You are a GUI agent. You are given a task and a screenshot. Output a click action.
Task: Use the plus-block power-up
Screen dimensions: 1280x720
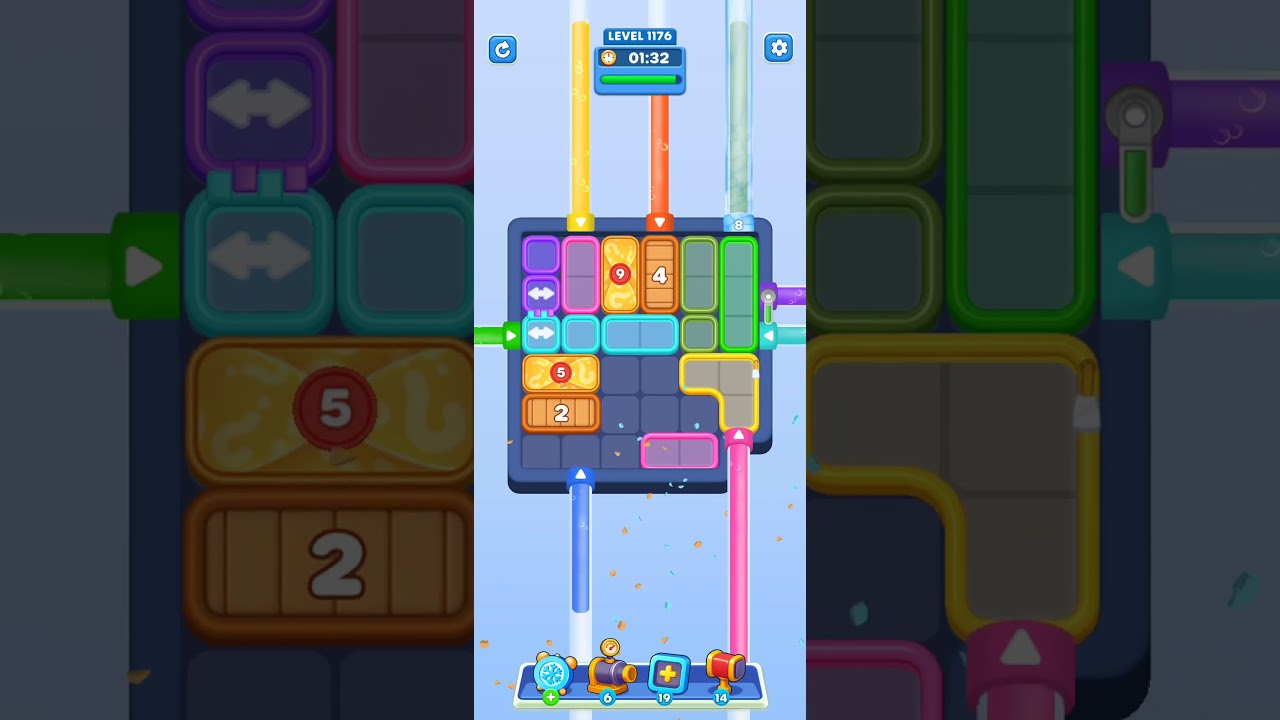pos(668,675)
